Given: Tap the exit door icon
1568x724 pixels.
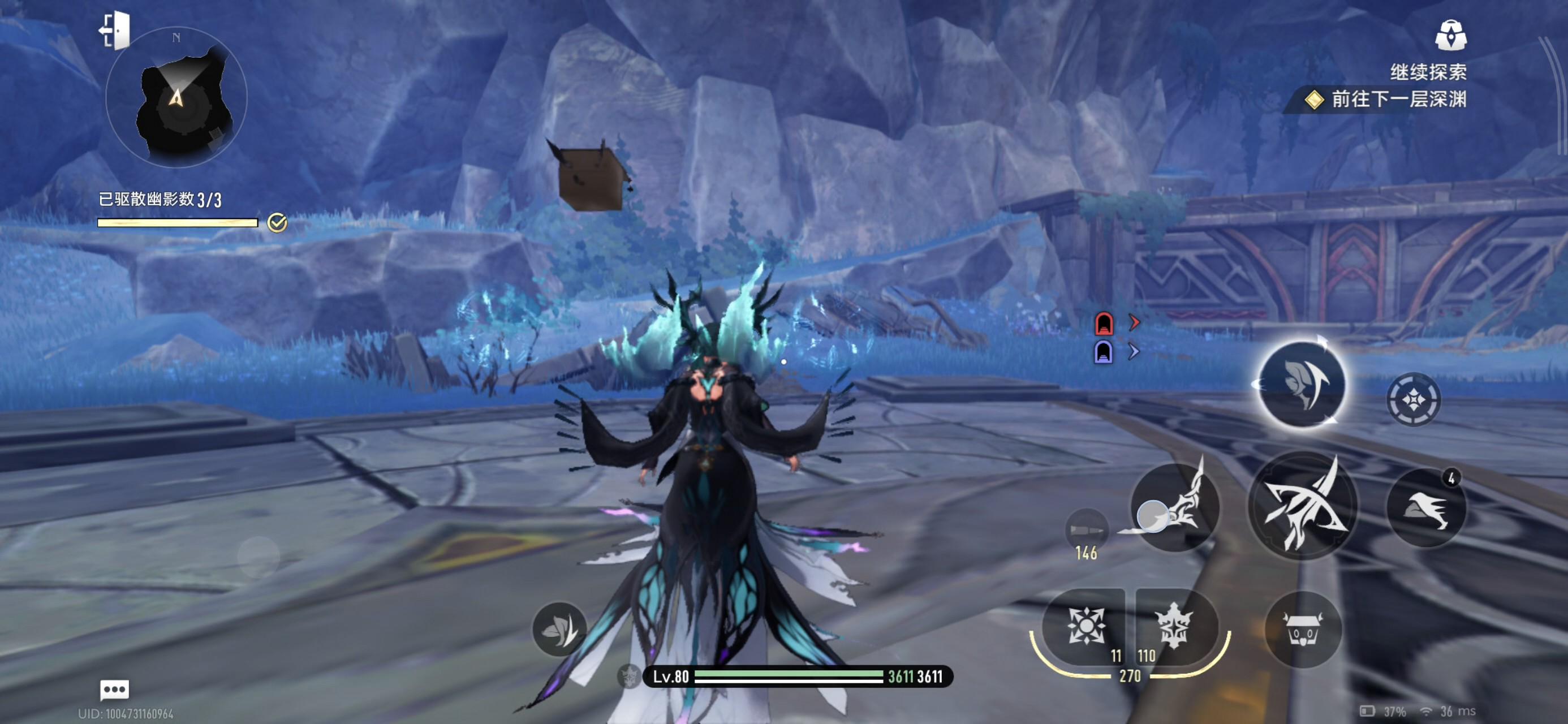Looking at the screenshot, I should [x=115, y=30].
